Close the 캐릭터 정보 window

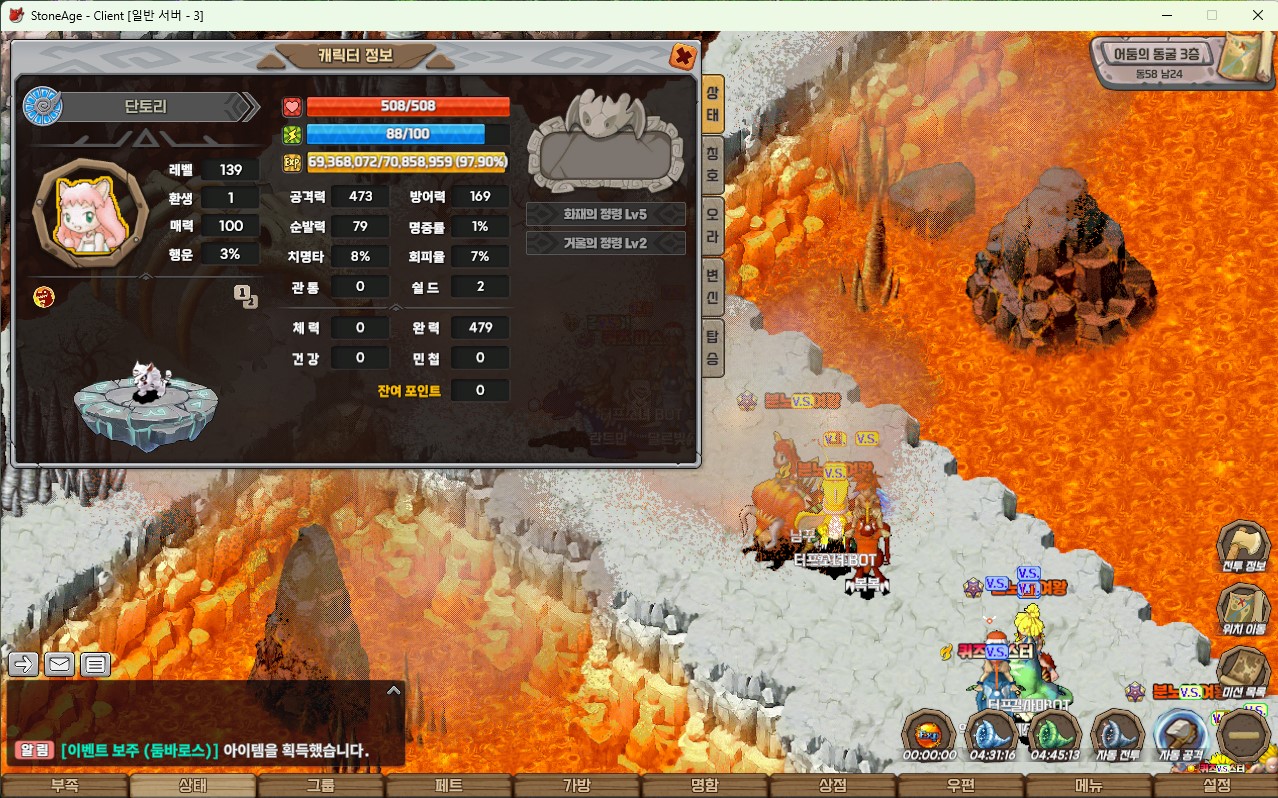coord(683,56)
